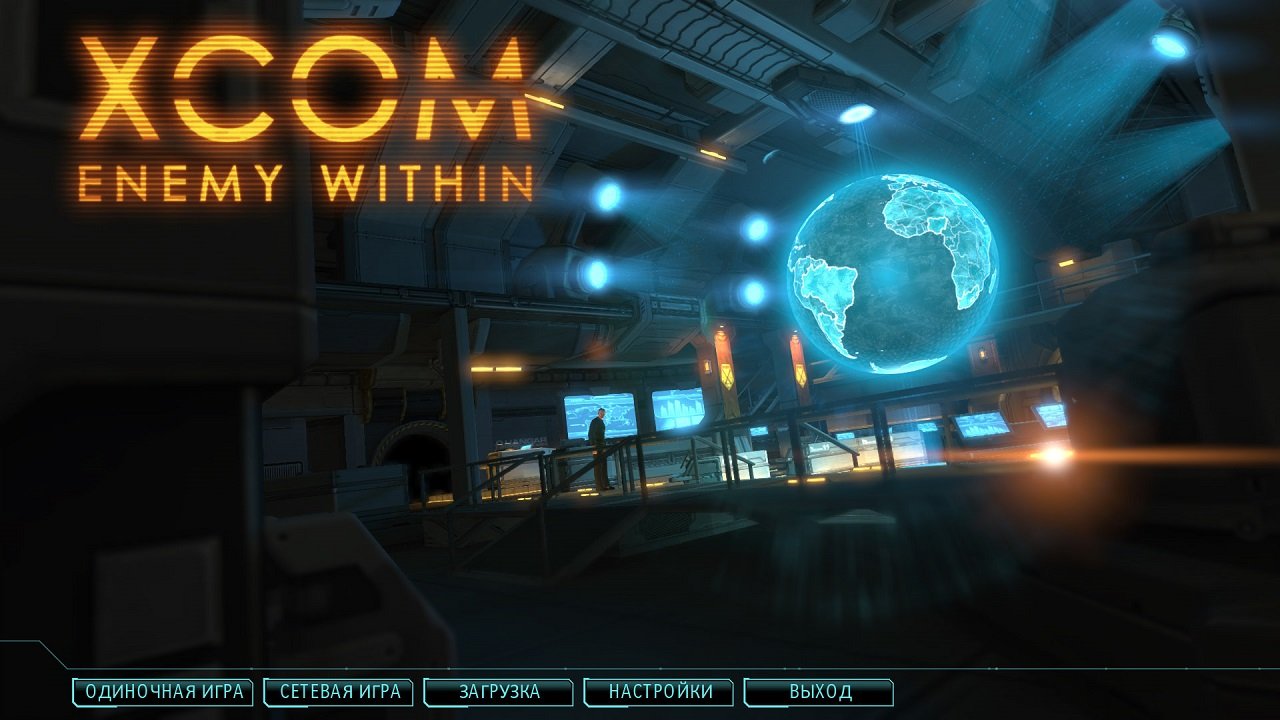Select the ОДИНОЧНАЯ ИГРА menu button
The image size is (1280, 720).
coord(162,690)
